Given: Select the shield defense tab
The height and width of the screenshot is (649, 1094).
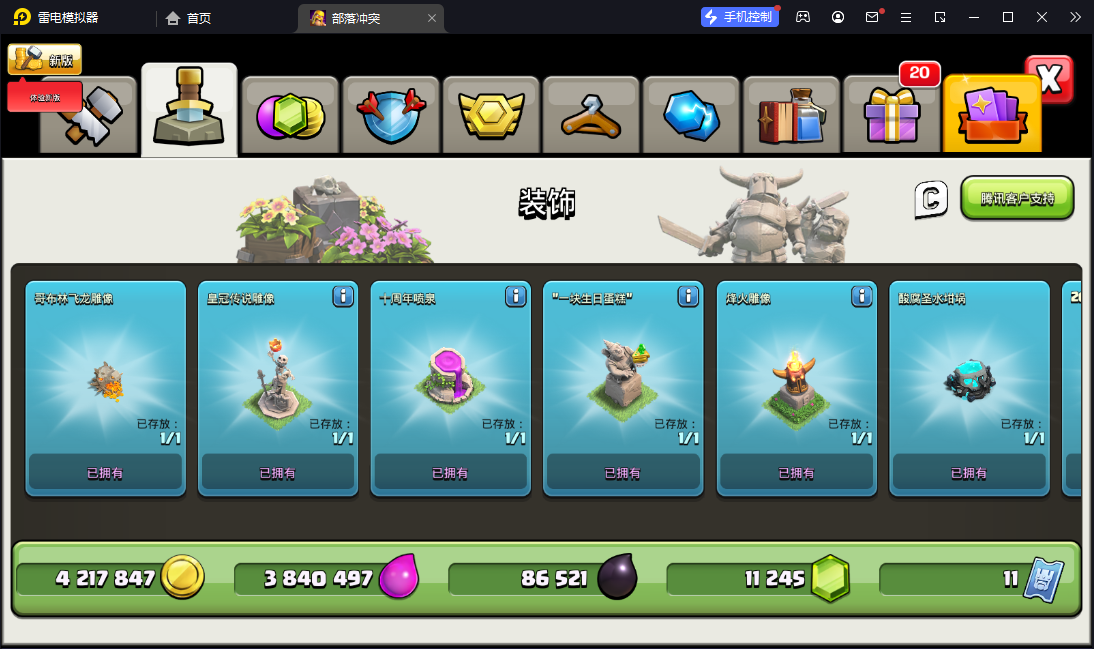Looking at the screenshot, I should coord(391,115).
